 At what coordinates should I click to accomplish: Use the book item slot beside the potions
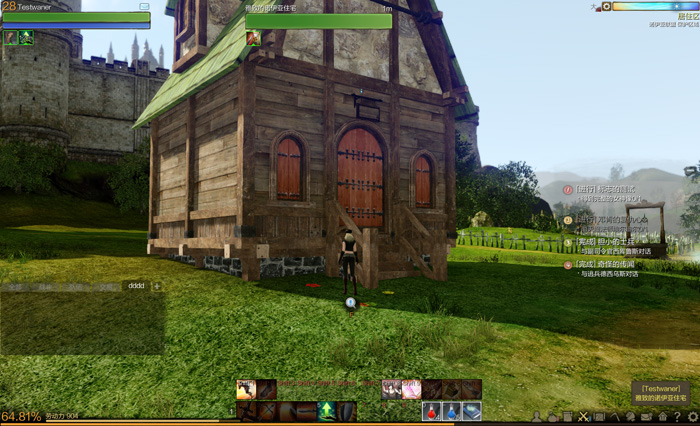tap(471, 410)
